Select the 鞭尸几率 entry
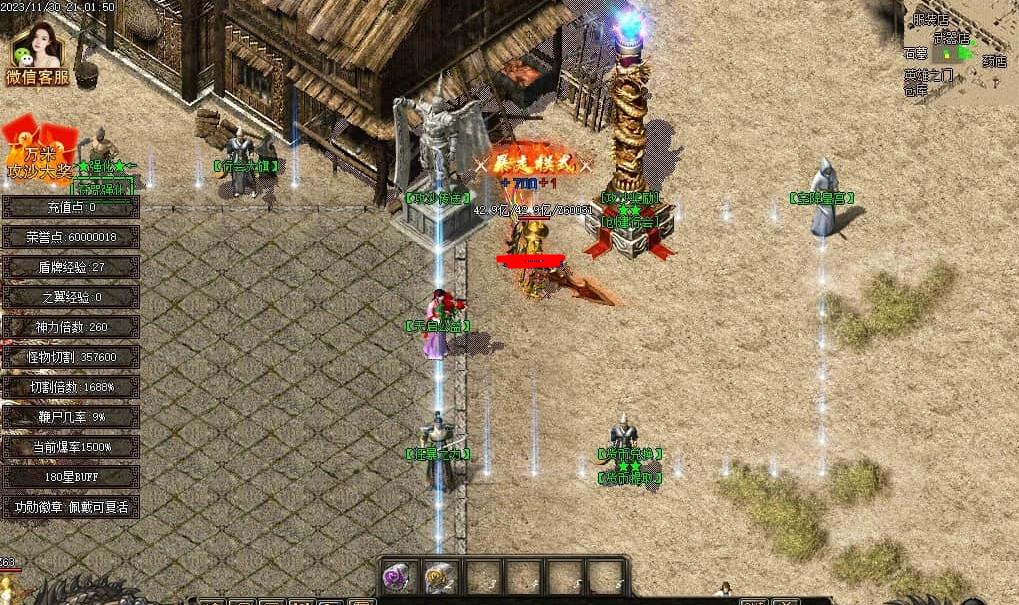This screenshot has height=605, width=1019. [70, 417]
